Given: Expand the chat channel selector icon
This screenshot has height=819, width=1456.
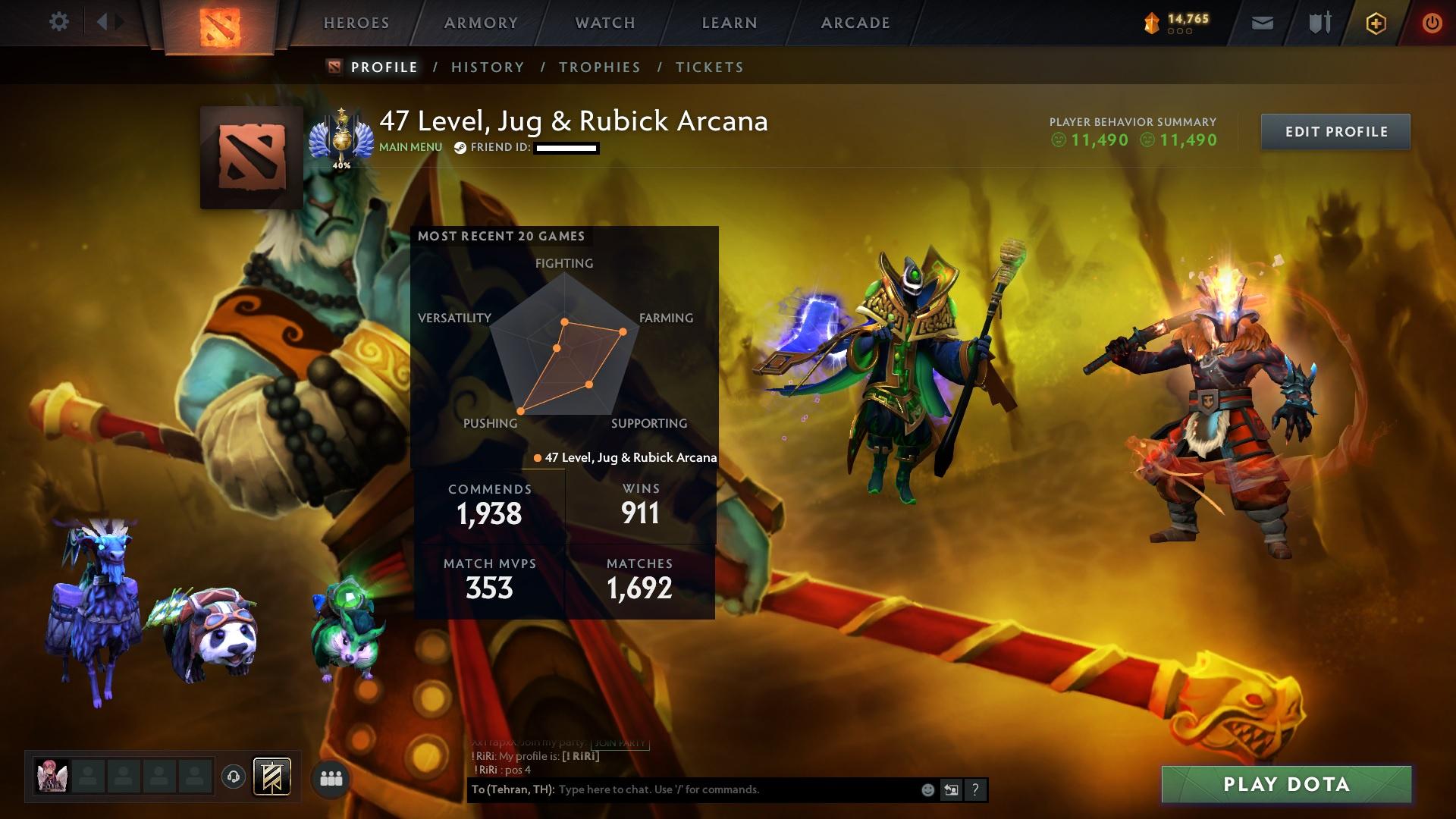Looking at the screenshot, I should click(x=952, y=789).
